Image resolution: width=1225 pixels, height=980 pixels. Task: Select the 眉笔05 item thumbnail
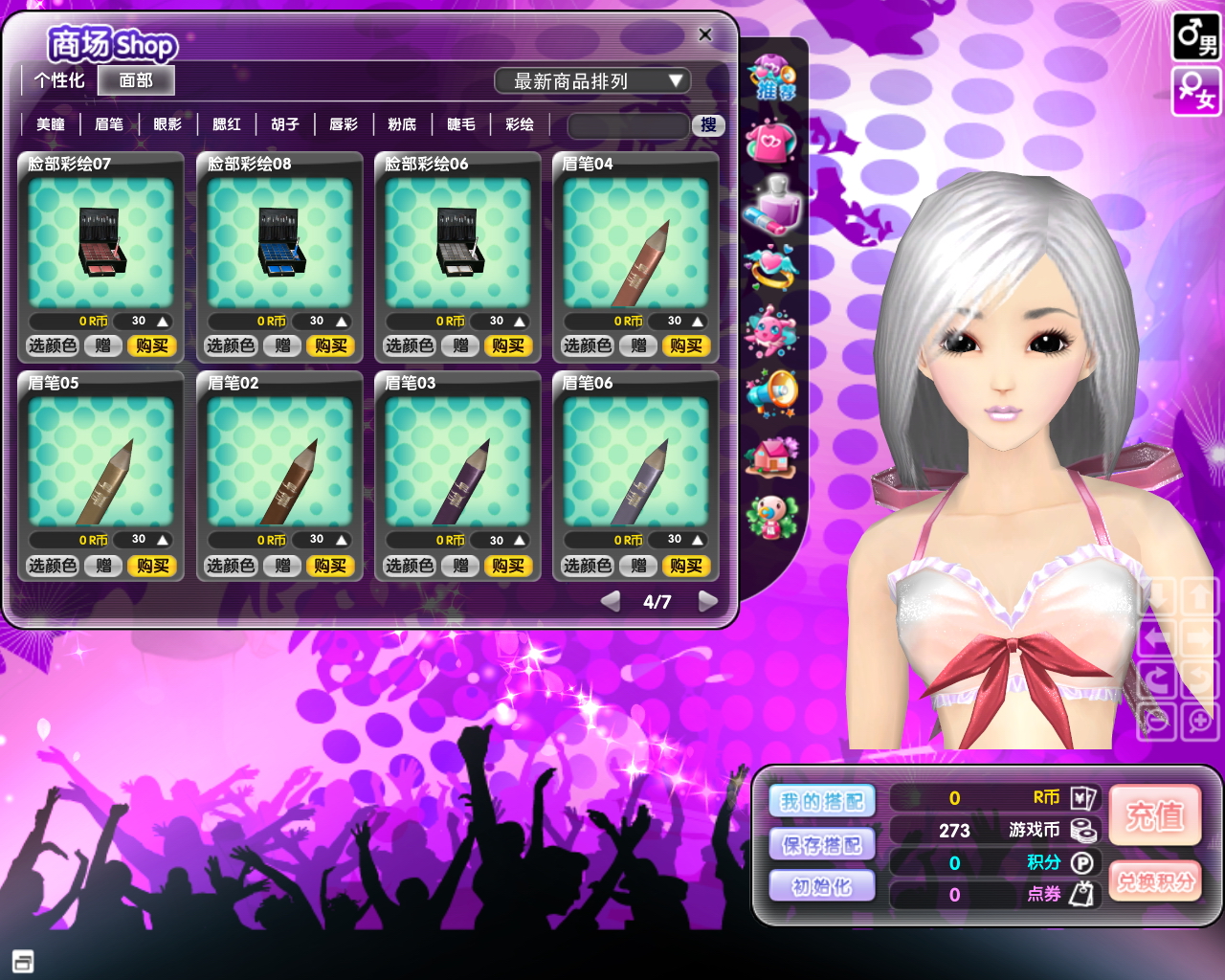click(101, 460)
